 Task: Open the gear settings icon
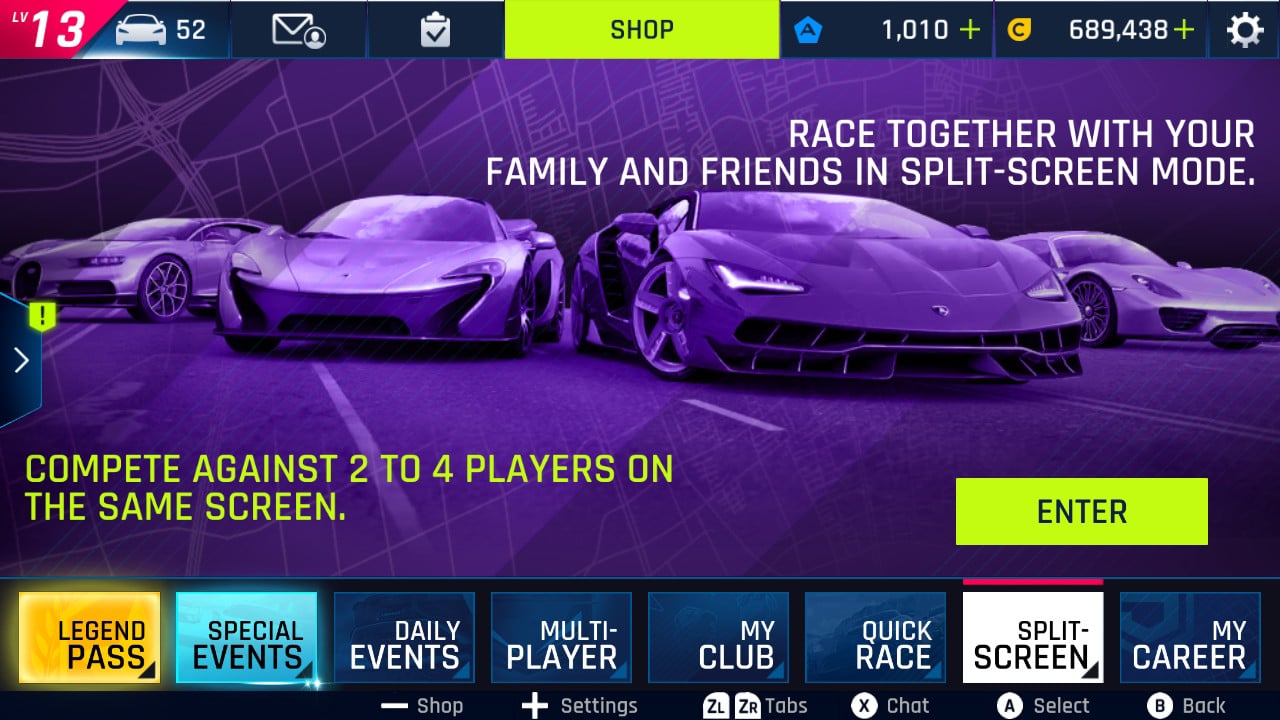(x=1244, y=30)
